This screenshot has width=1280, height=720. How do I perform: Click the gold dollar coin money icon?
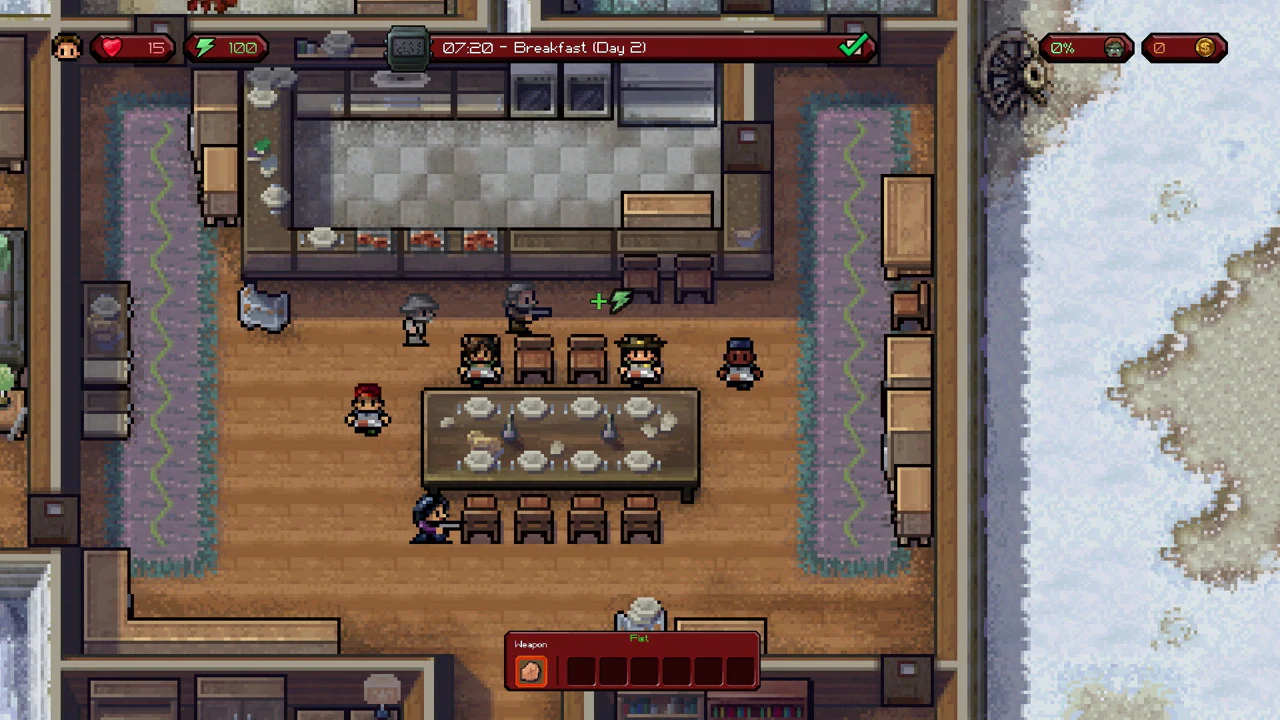[1205, 47]
